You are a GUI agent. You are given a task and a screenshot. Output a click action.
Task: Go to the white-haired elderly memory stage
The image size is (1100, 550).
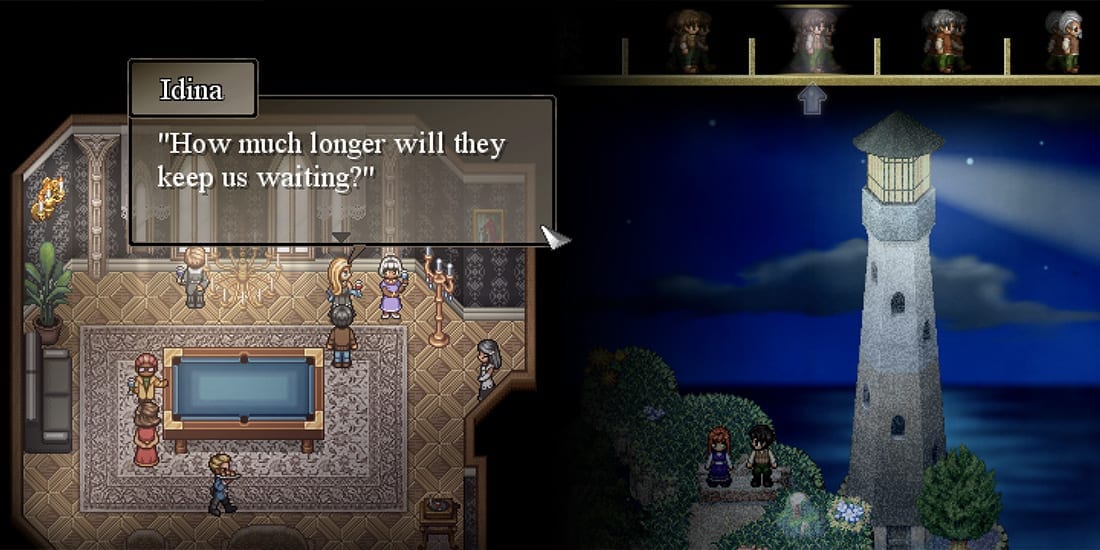[x=1064, y=40]
